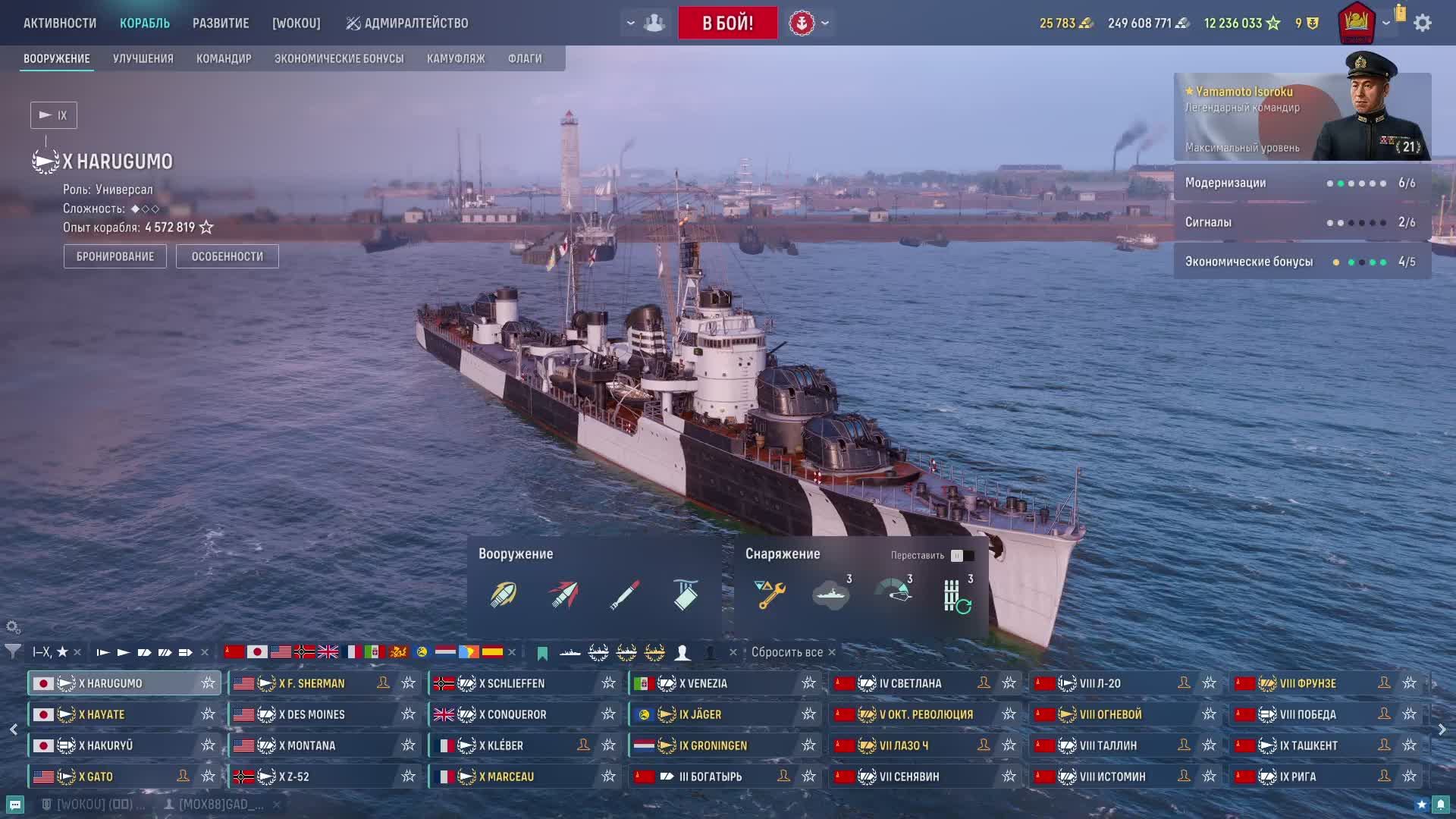Select the repair wrench consumable
The image size is (1456, 819).
[x=770, y=595]
